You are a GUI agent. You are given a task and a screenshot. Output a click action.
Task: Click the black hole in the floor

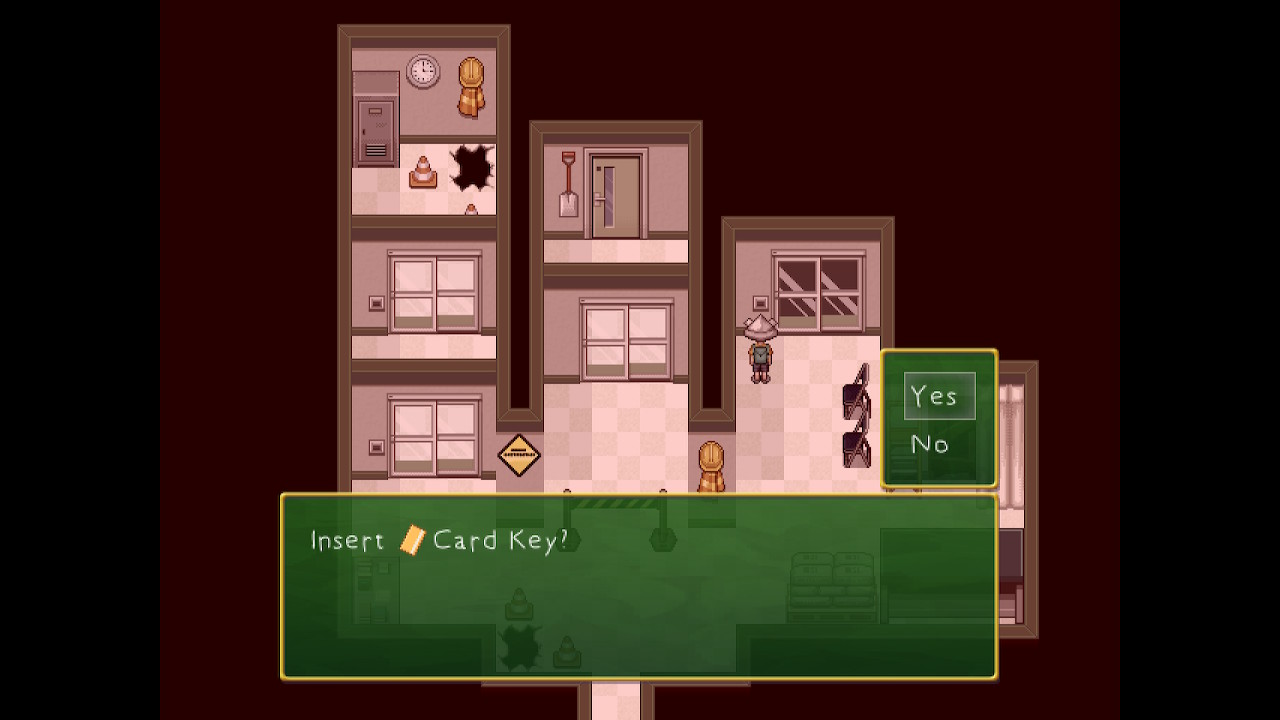tap(470, 166)
